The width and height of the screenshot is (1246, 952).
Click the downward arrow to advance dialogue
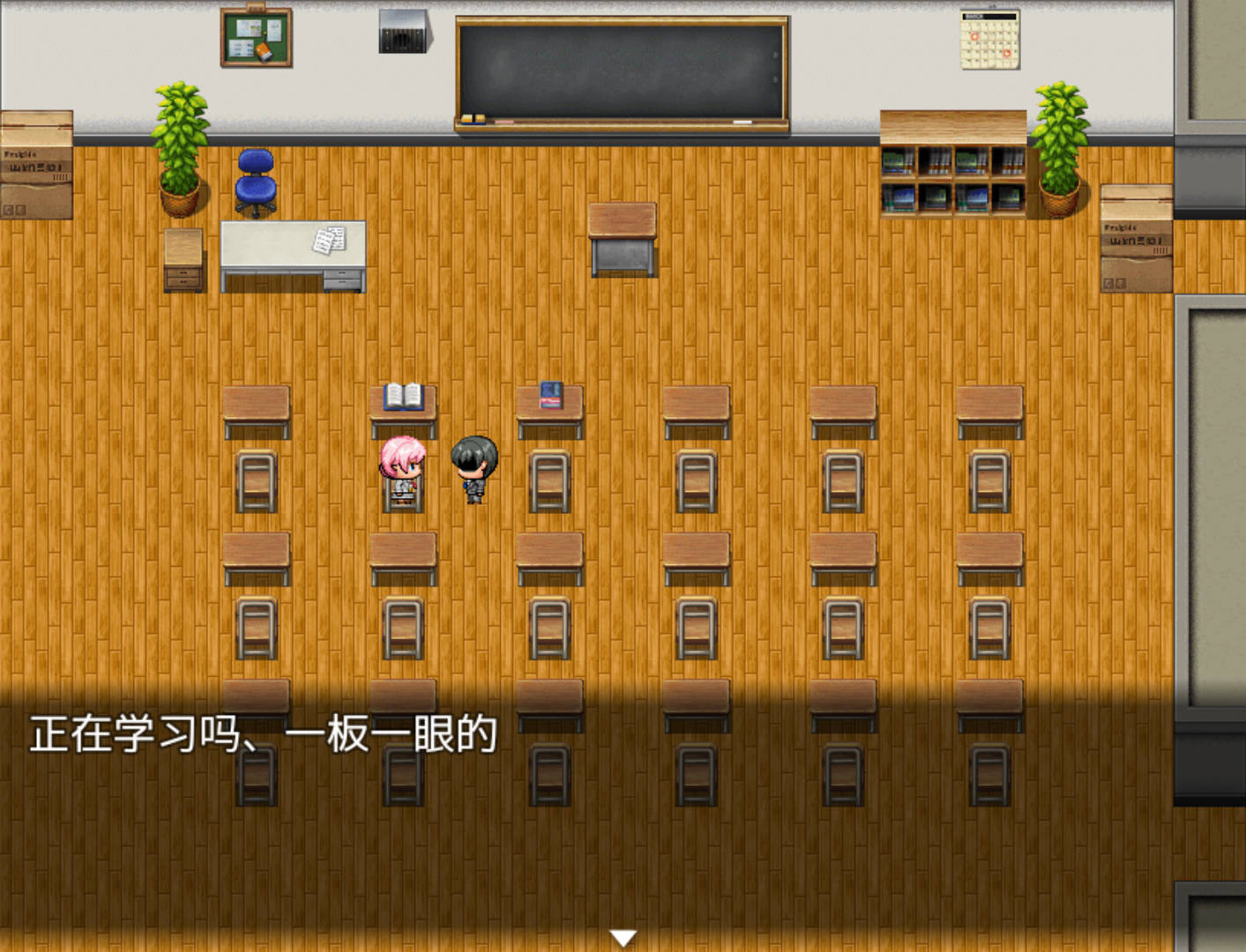click(623, 937)
